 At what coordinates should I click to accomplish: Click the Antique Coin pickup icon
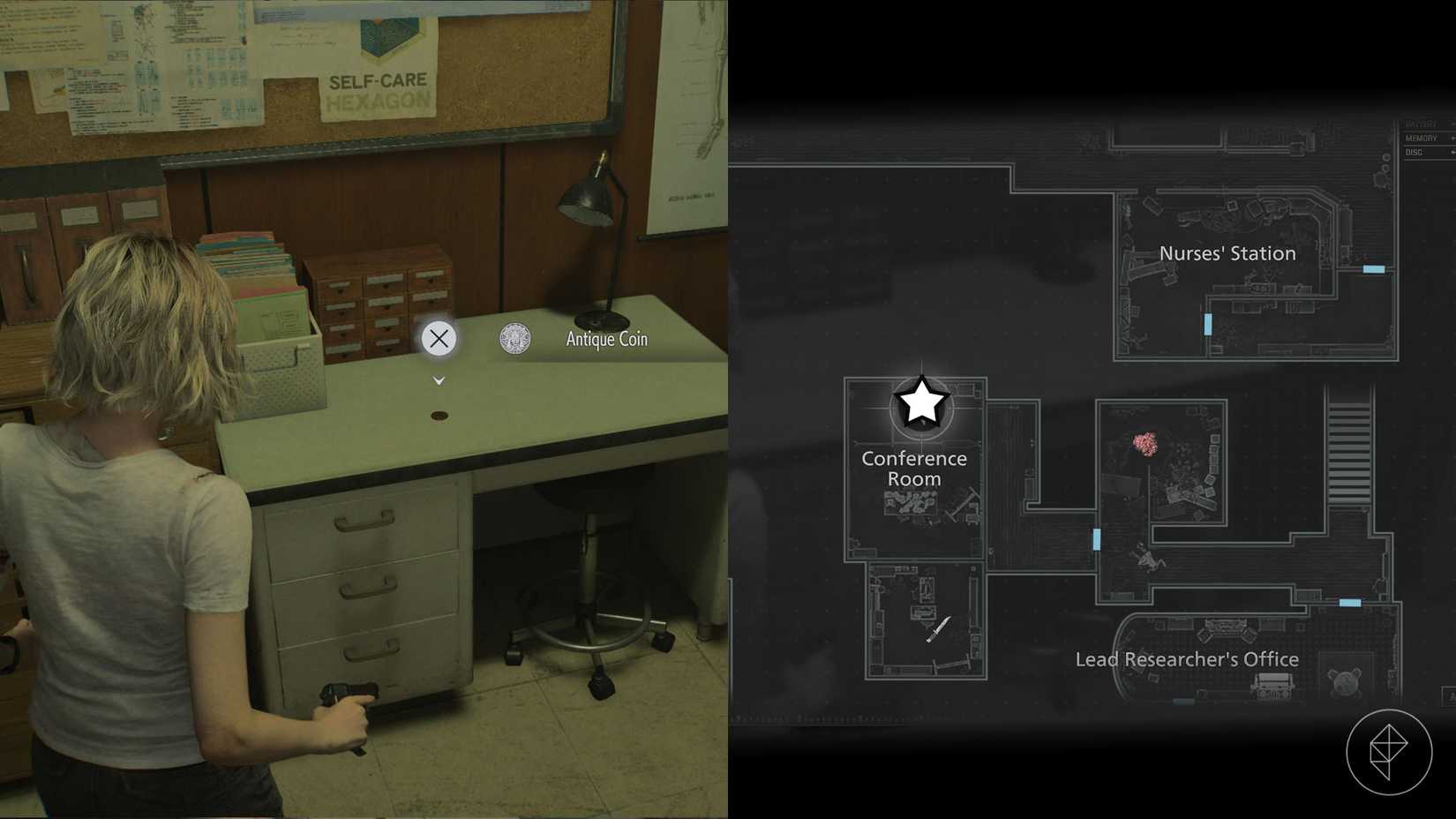pos(514,338)
